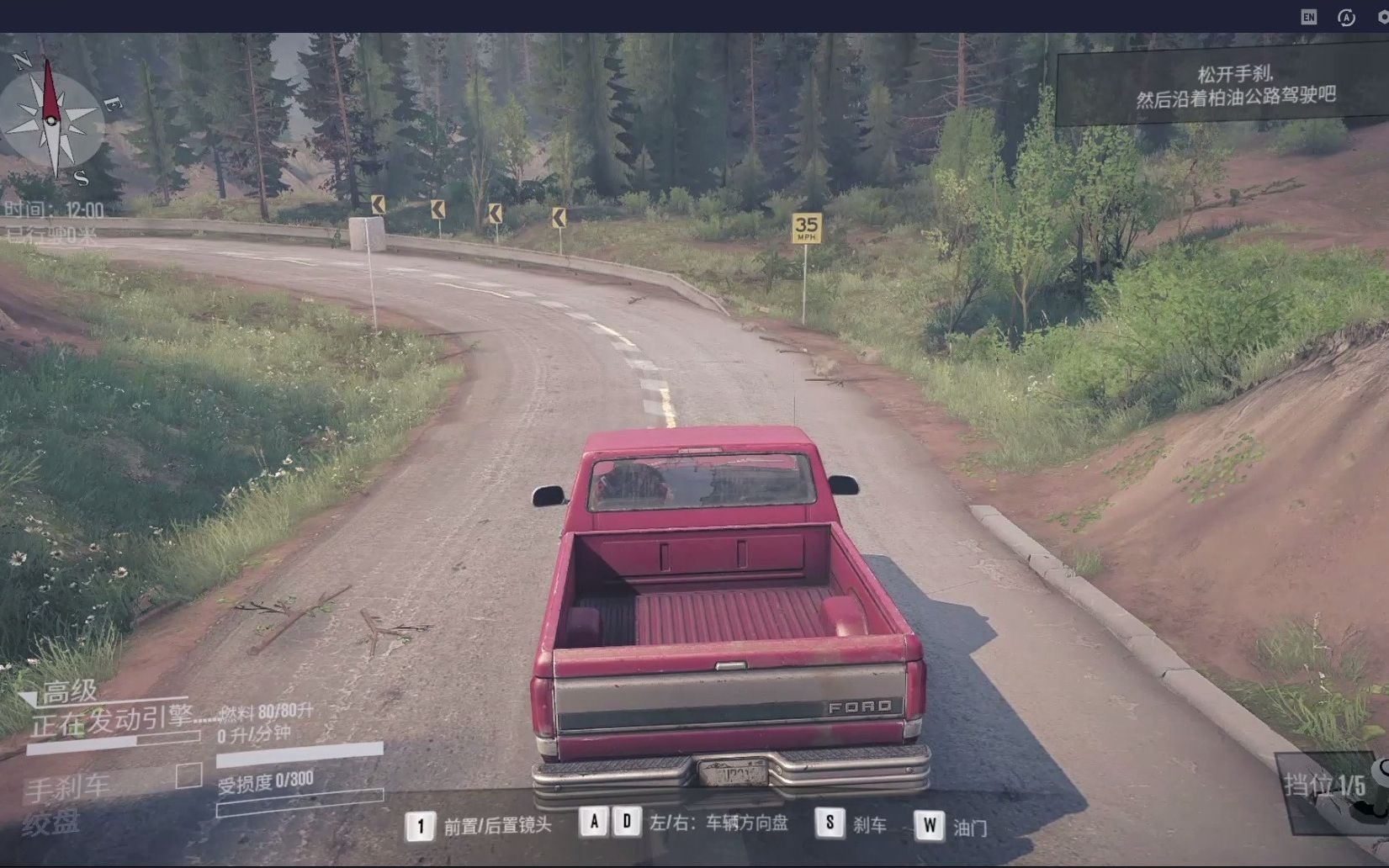Select the 绞盘 winch option
The height and width of the screenshot is (868, 1389).
coord(50,823)
